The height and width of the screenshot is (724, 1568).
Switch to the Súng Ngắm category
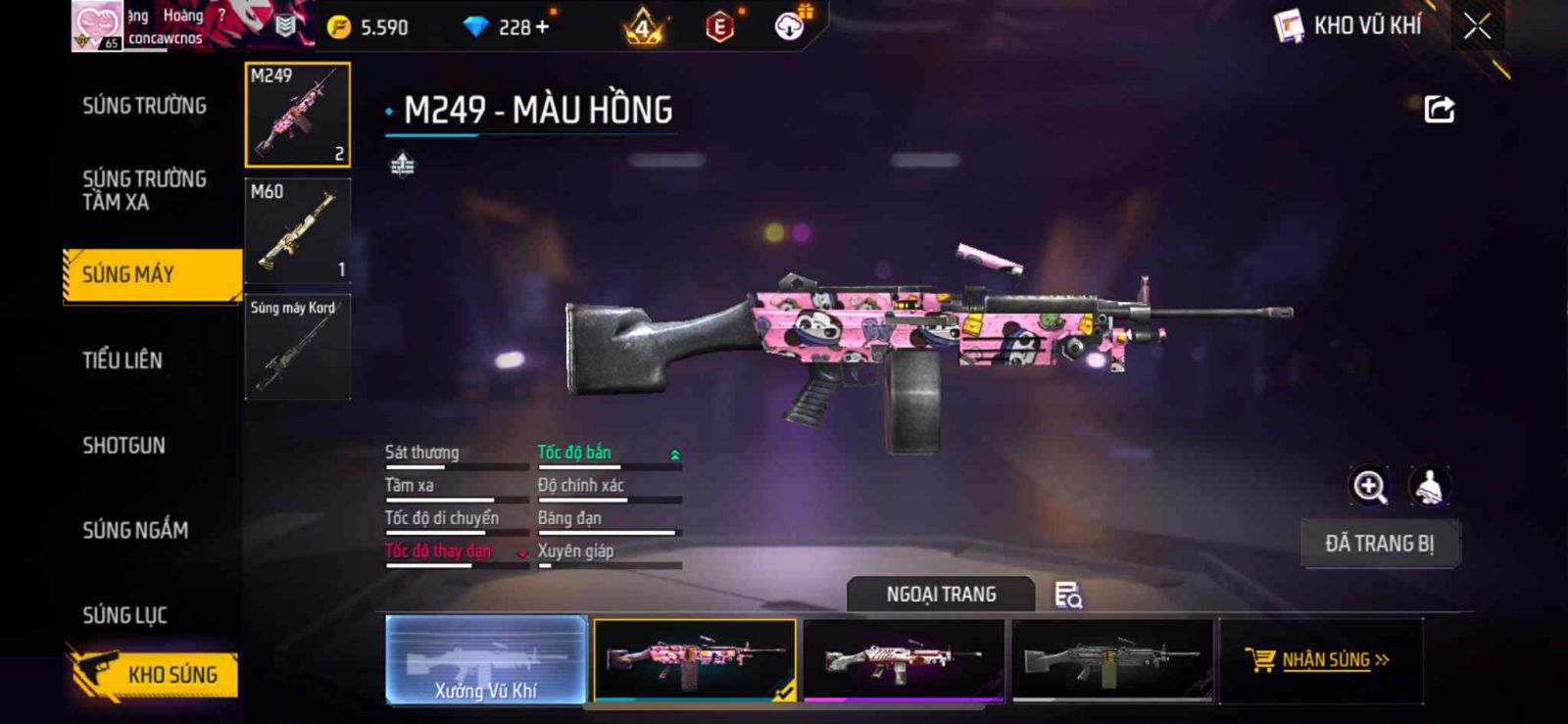[x=135, y=530]
